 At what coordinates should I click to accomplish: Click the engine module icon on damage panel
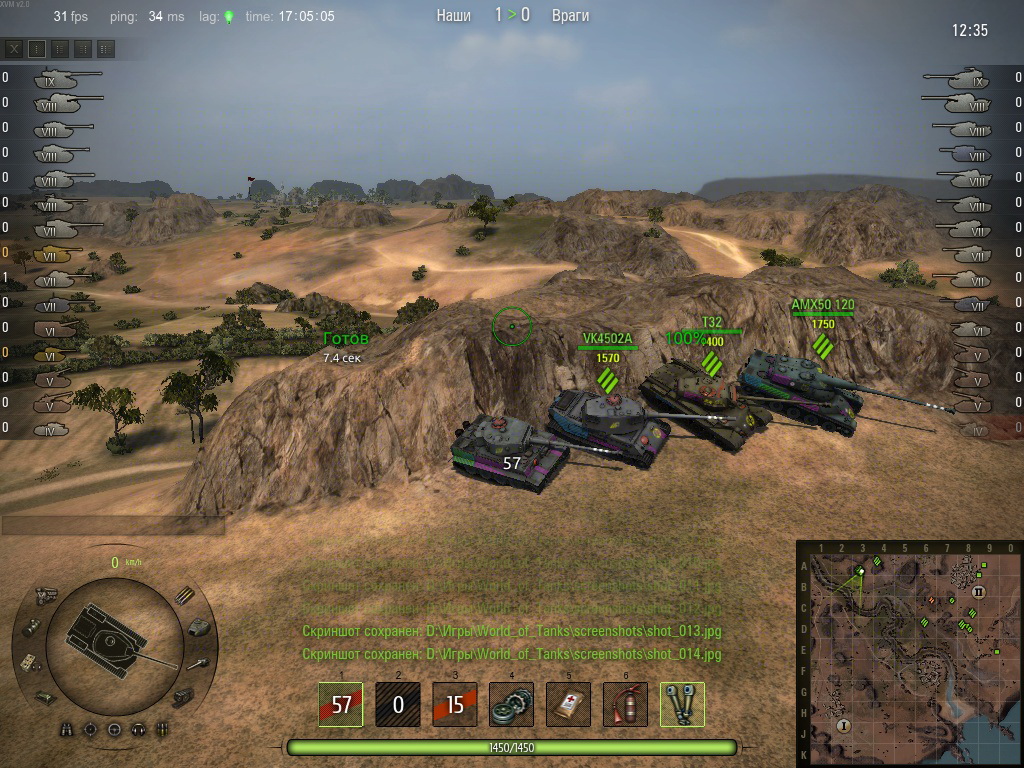pyautogui.click(x=44, y=594)
